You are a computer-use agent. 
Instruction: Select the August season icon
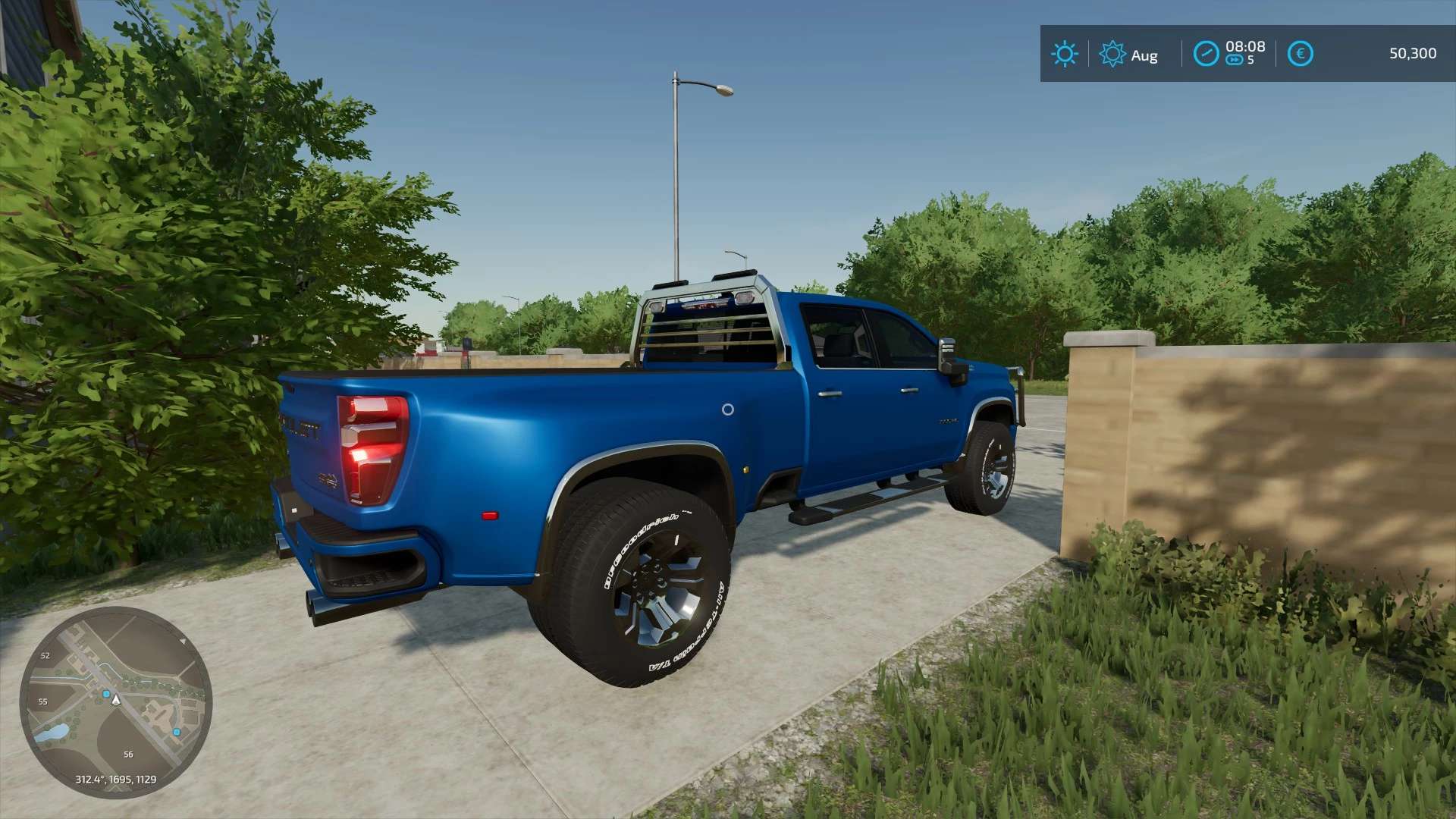coord(1112,54)
